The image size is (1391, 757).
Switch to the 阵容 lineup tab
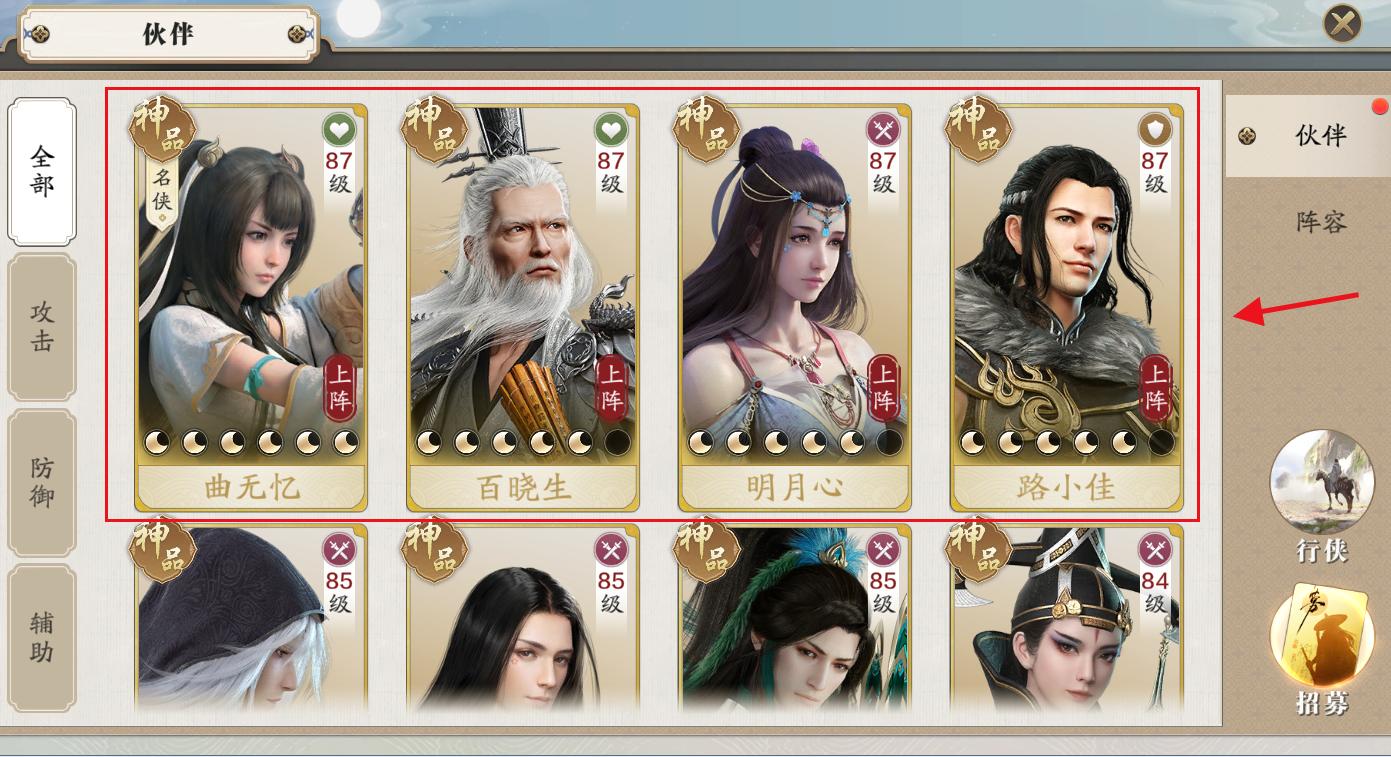[1321, 222]
